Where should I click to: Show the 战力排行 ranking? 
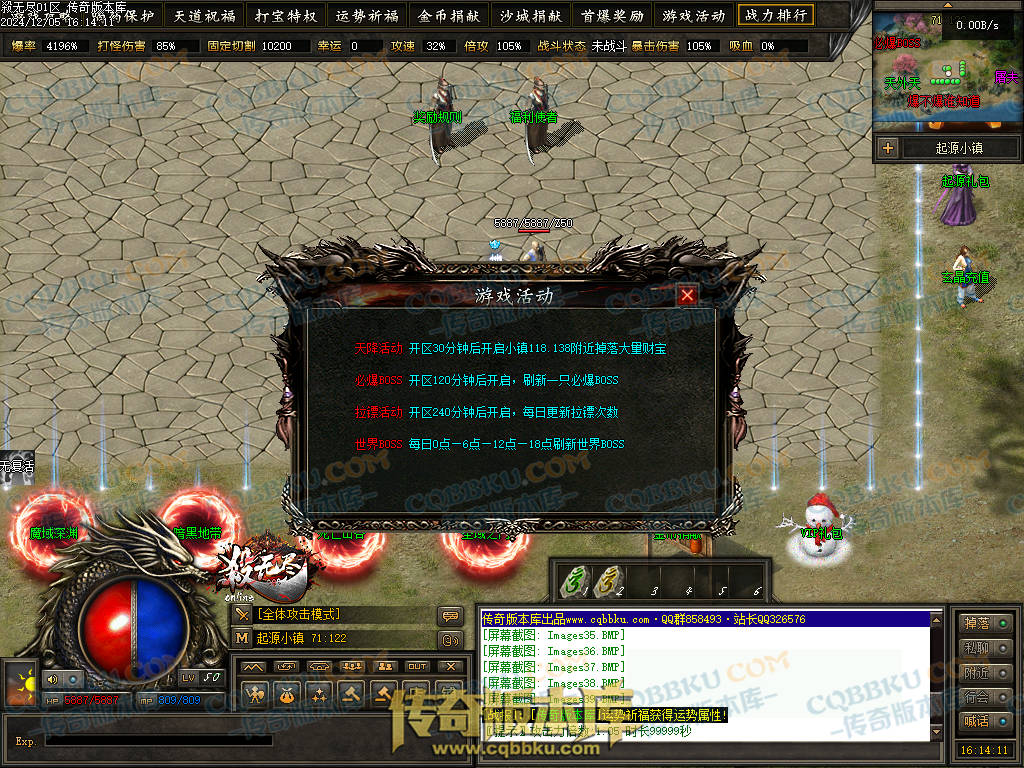point(775,15)
